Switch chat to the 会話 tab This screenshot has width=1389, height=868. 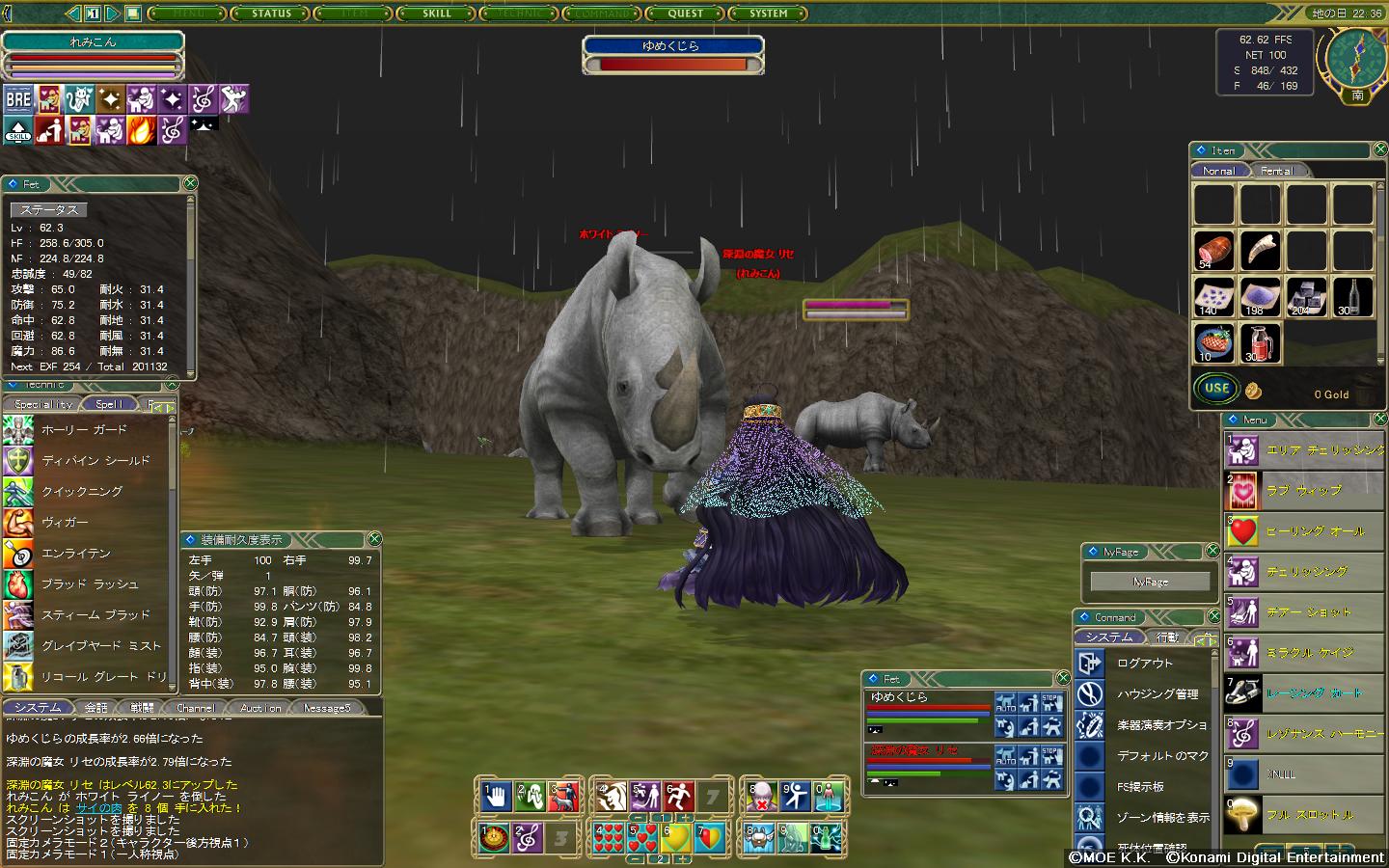point(95,708)
